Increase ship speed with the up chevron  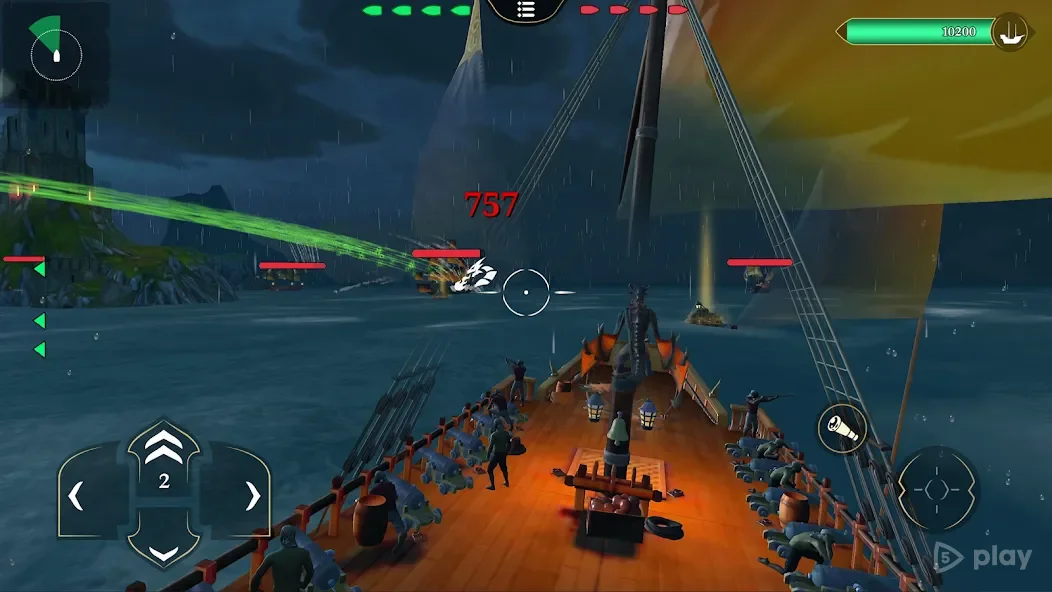(164, 440)
